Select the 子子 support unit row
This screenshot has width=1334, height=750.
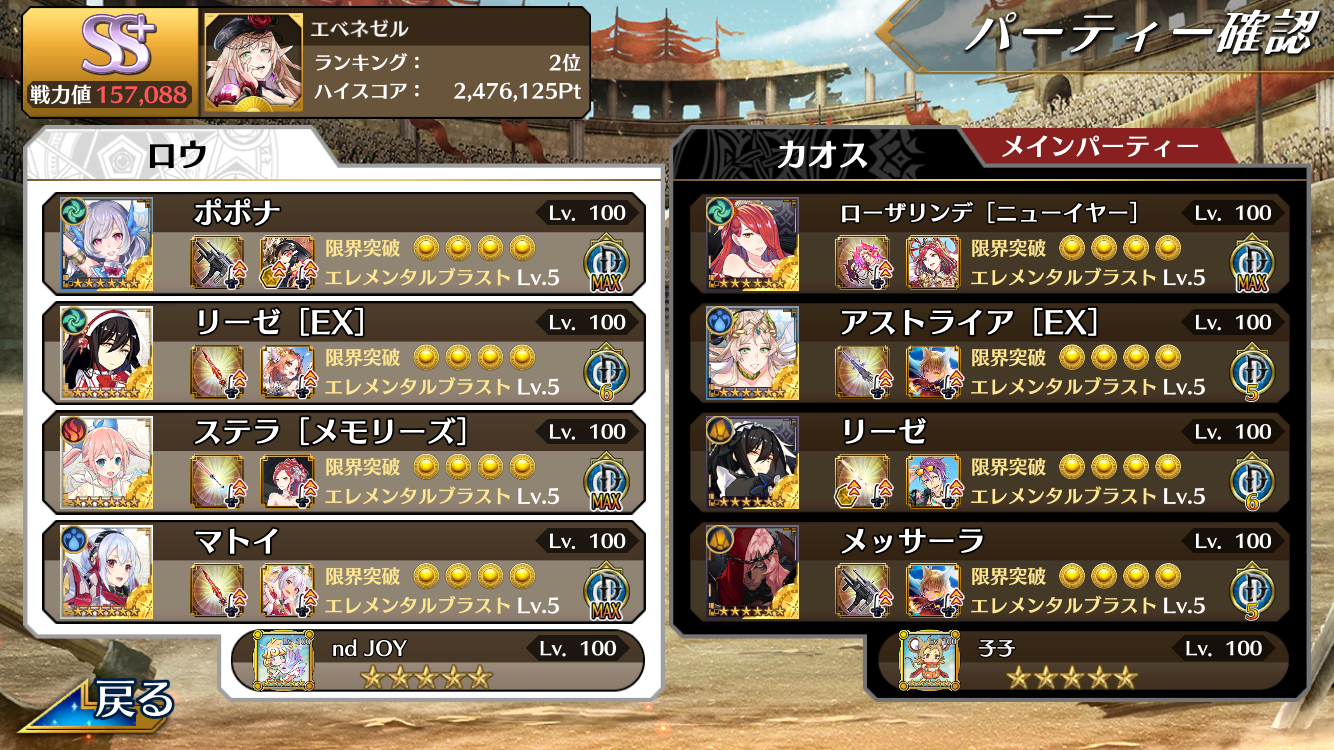coord(1082,662)
